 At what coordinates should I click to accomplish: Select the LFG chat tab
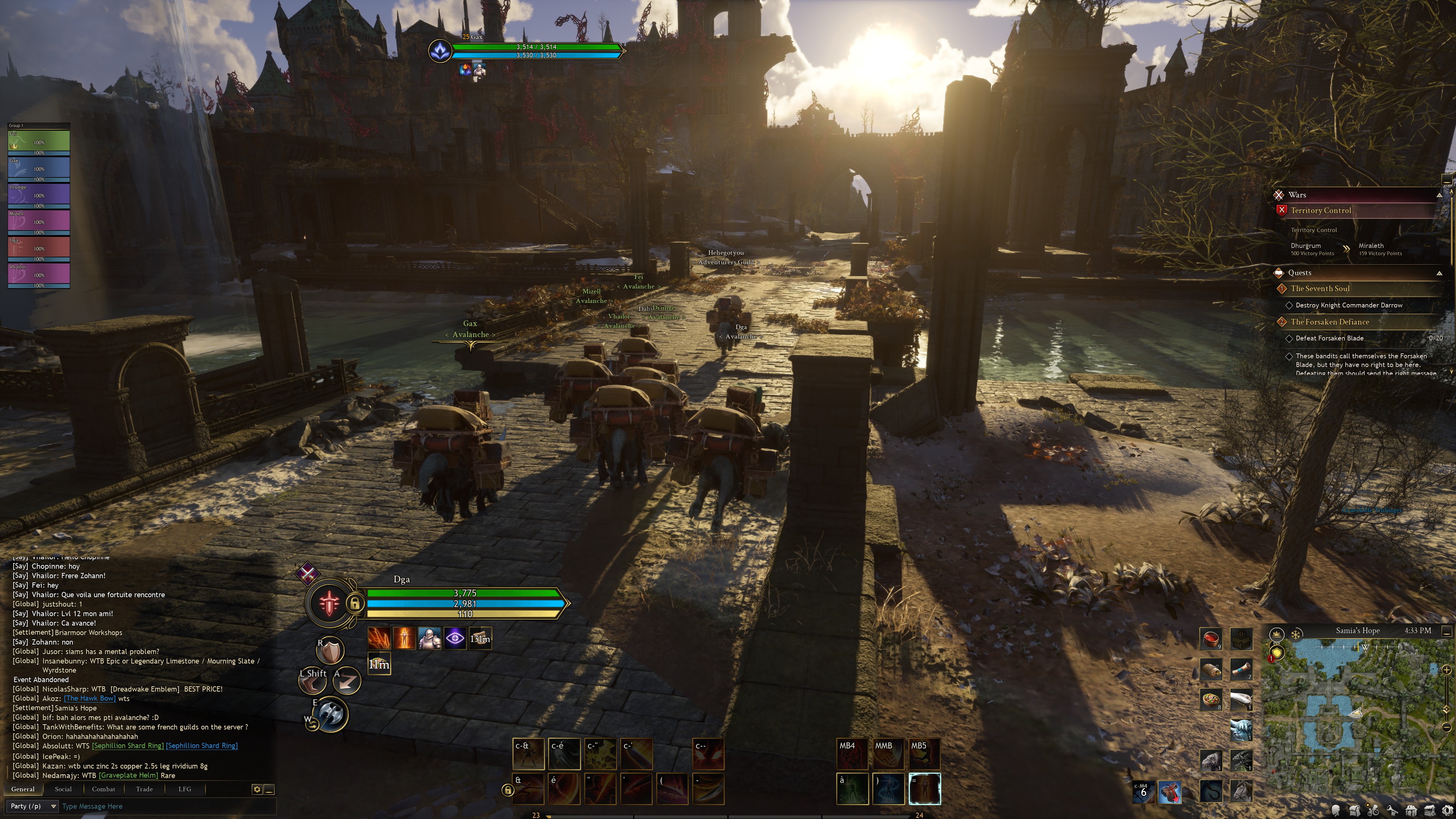pyautogui.click(x=185, y=789)
